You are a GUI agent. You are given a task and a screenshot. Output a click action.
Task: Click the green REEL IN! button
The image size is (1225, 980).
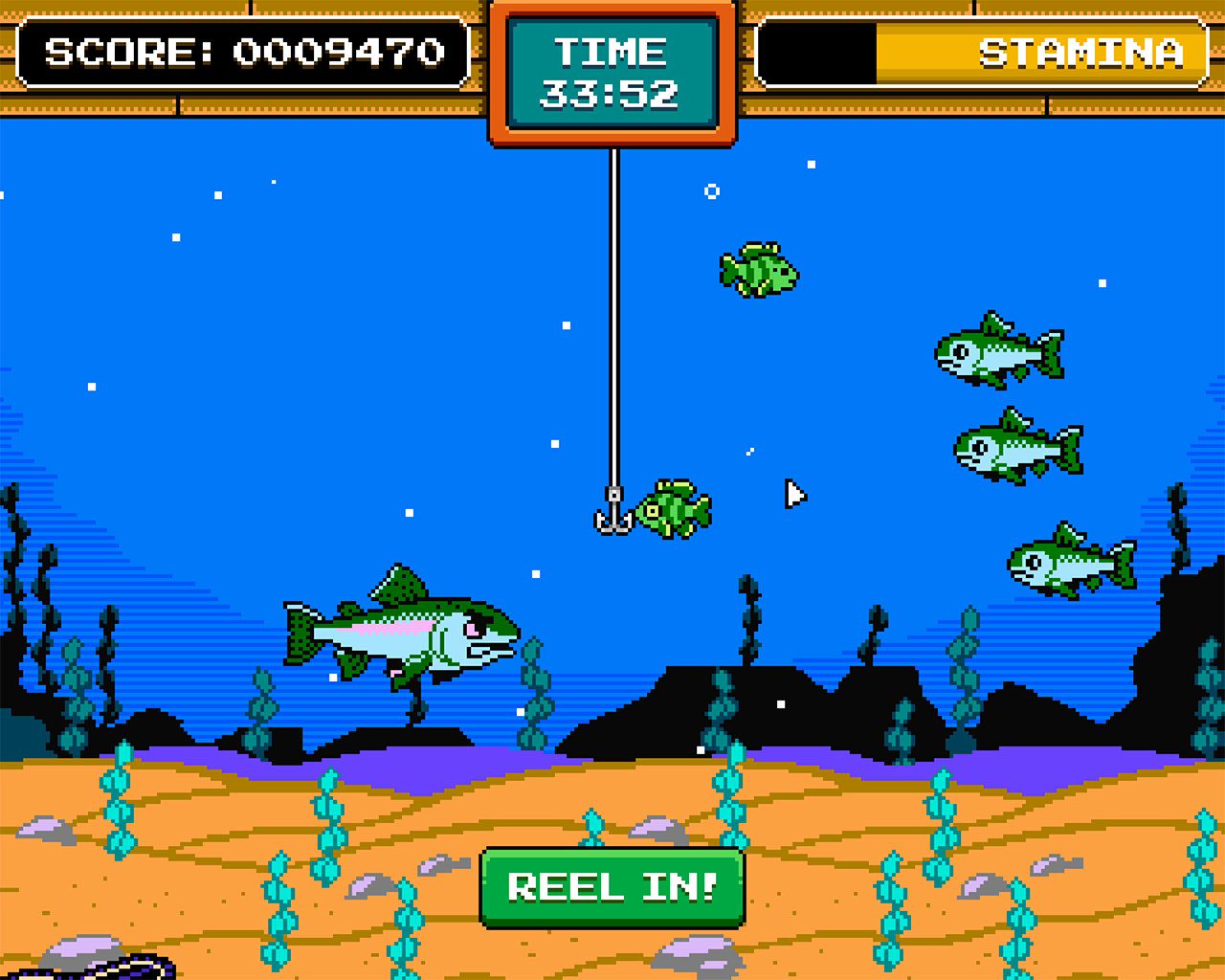tap(612, 887)
